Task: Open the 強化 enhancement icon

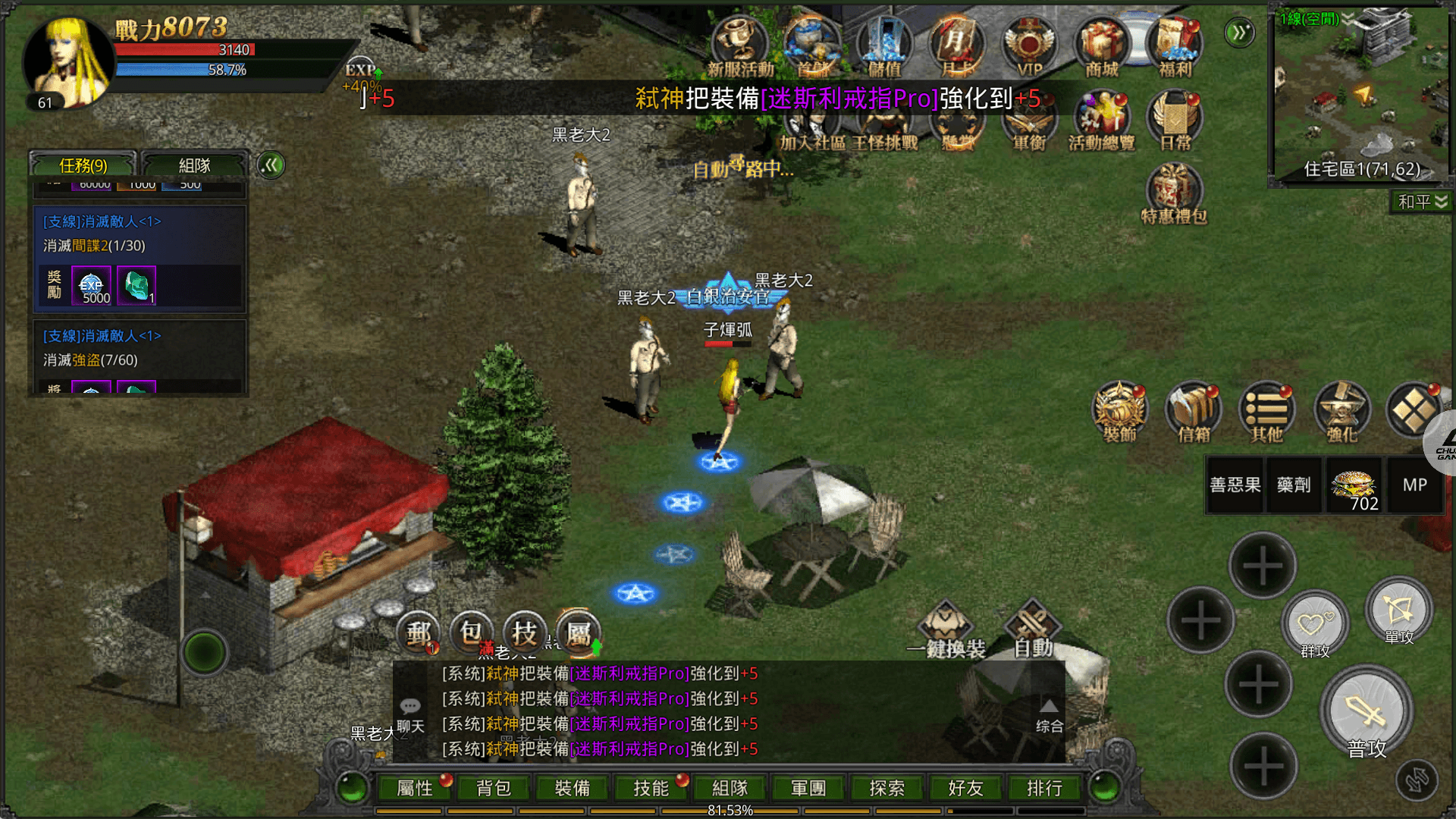Action: 1341,412
